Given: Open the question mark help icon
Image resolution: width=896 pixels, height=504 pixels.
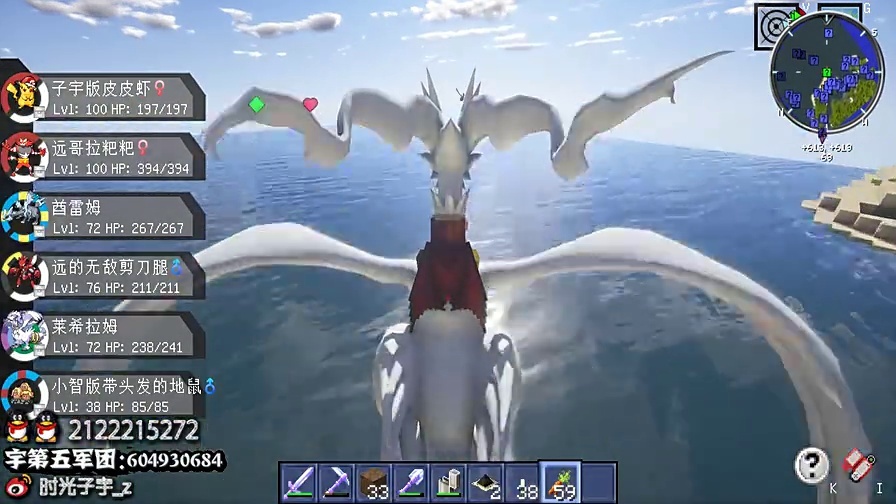Looking at the screenshot, I should [x=812, y=464].
